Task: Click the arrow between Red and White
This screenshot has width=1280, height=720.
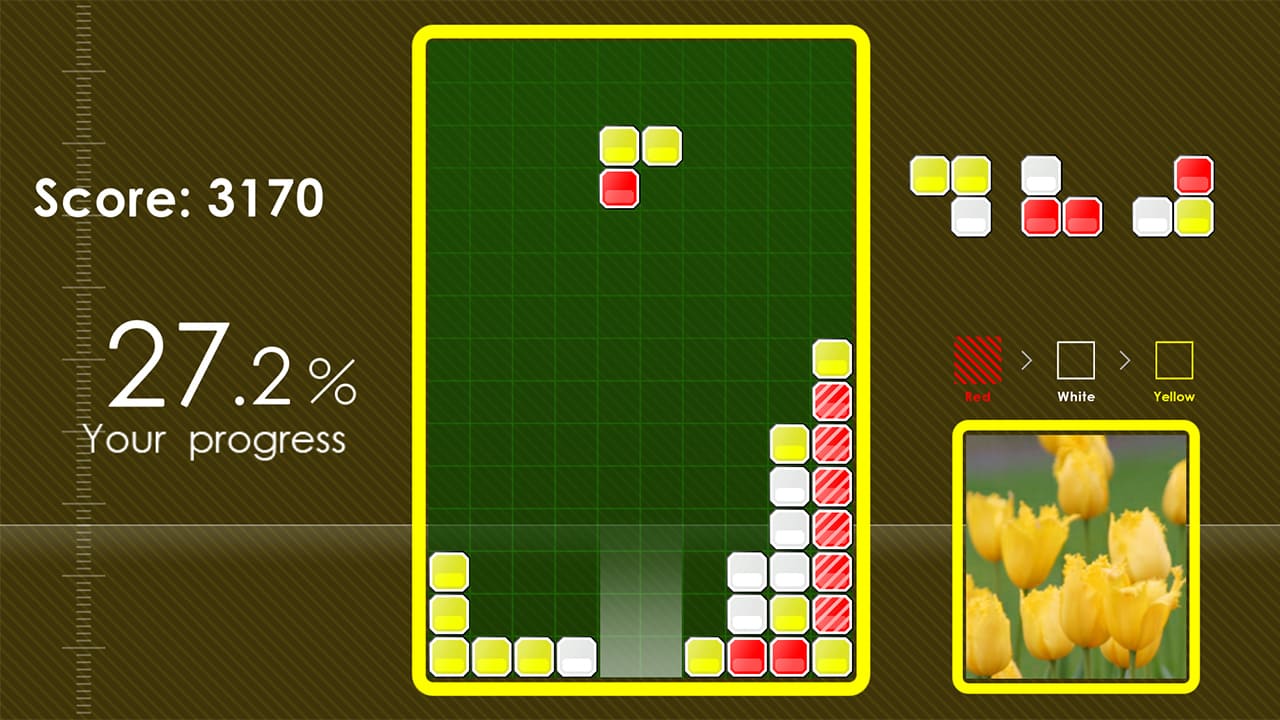Action: (x=1026, y=362)
